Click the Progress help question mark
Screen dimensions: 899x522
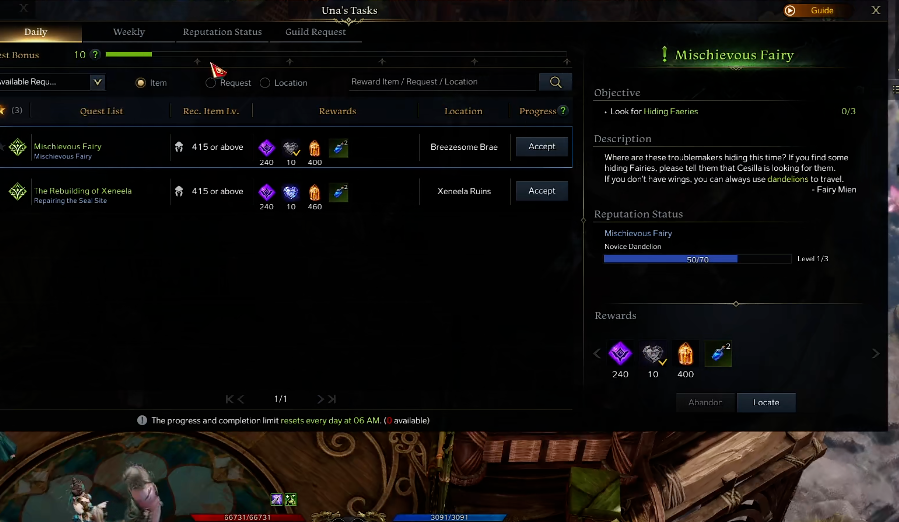[563, 111]
